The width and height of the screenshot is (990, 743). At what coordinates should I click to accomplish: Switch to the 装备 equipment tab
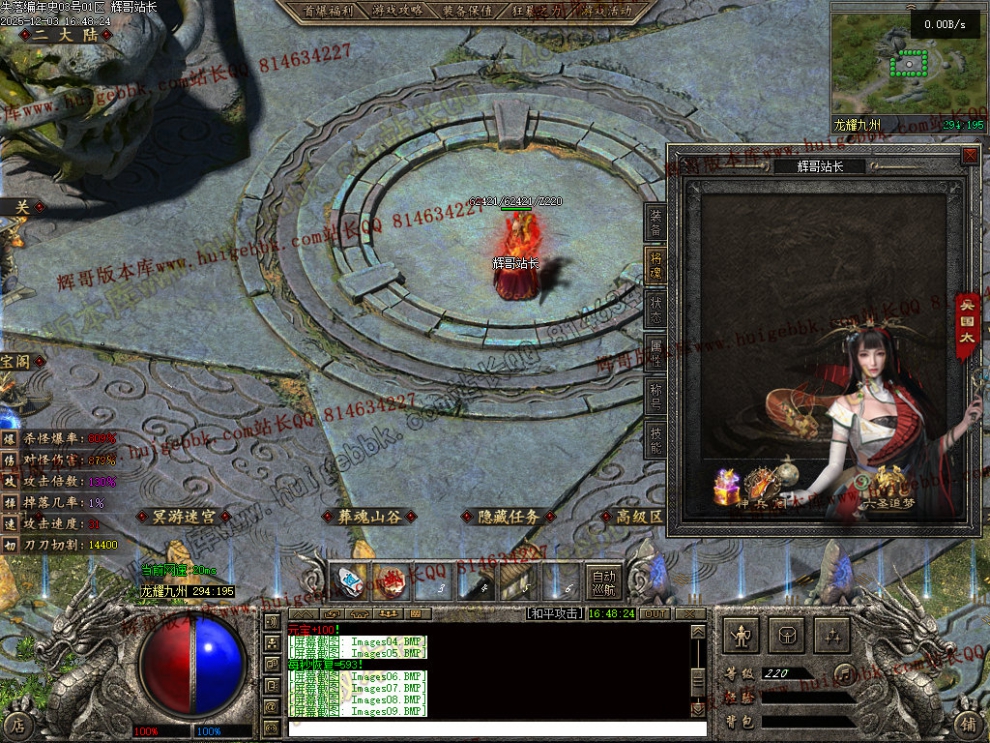point(656,224)
